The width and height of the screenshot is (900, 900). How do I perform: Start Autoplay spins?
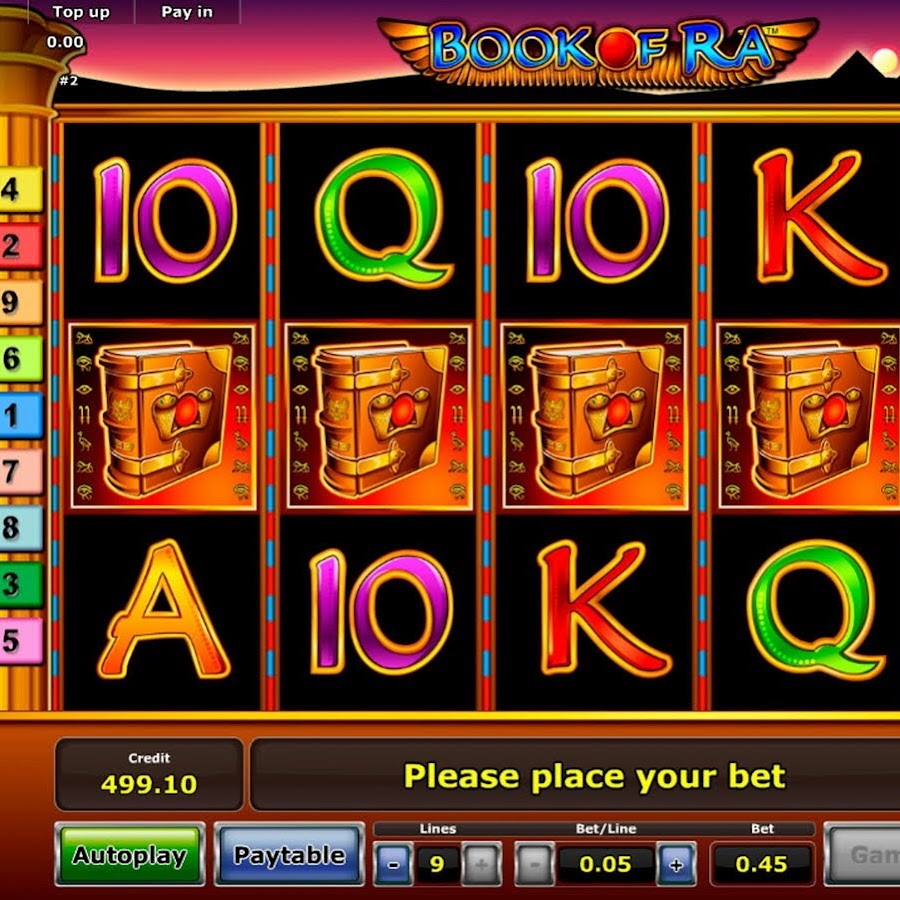pos(130,856)
